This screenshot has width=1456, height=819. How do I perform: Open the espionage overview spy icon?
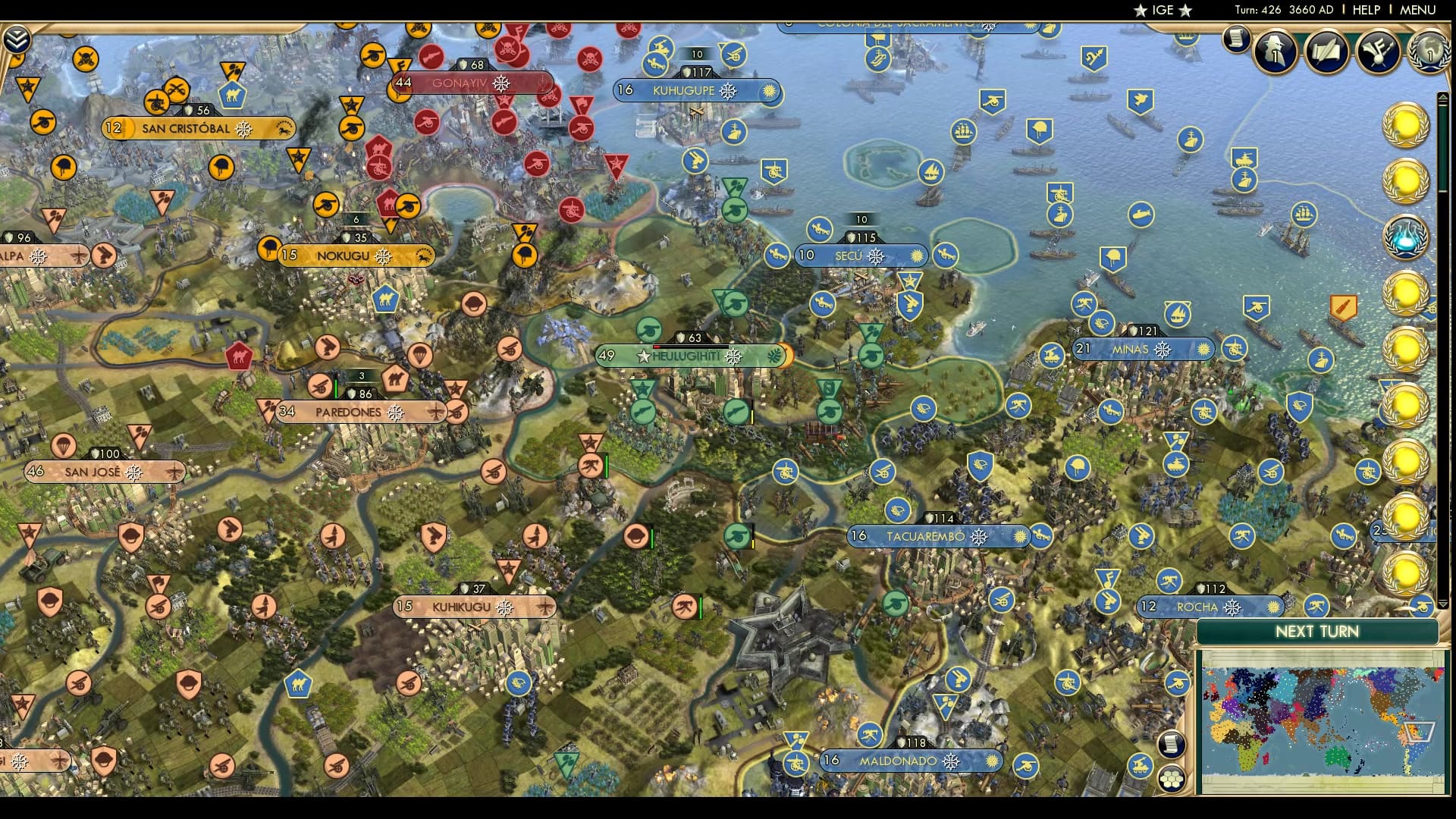[x=1276, y=53]
